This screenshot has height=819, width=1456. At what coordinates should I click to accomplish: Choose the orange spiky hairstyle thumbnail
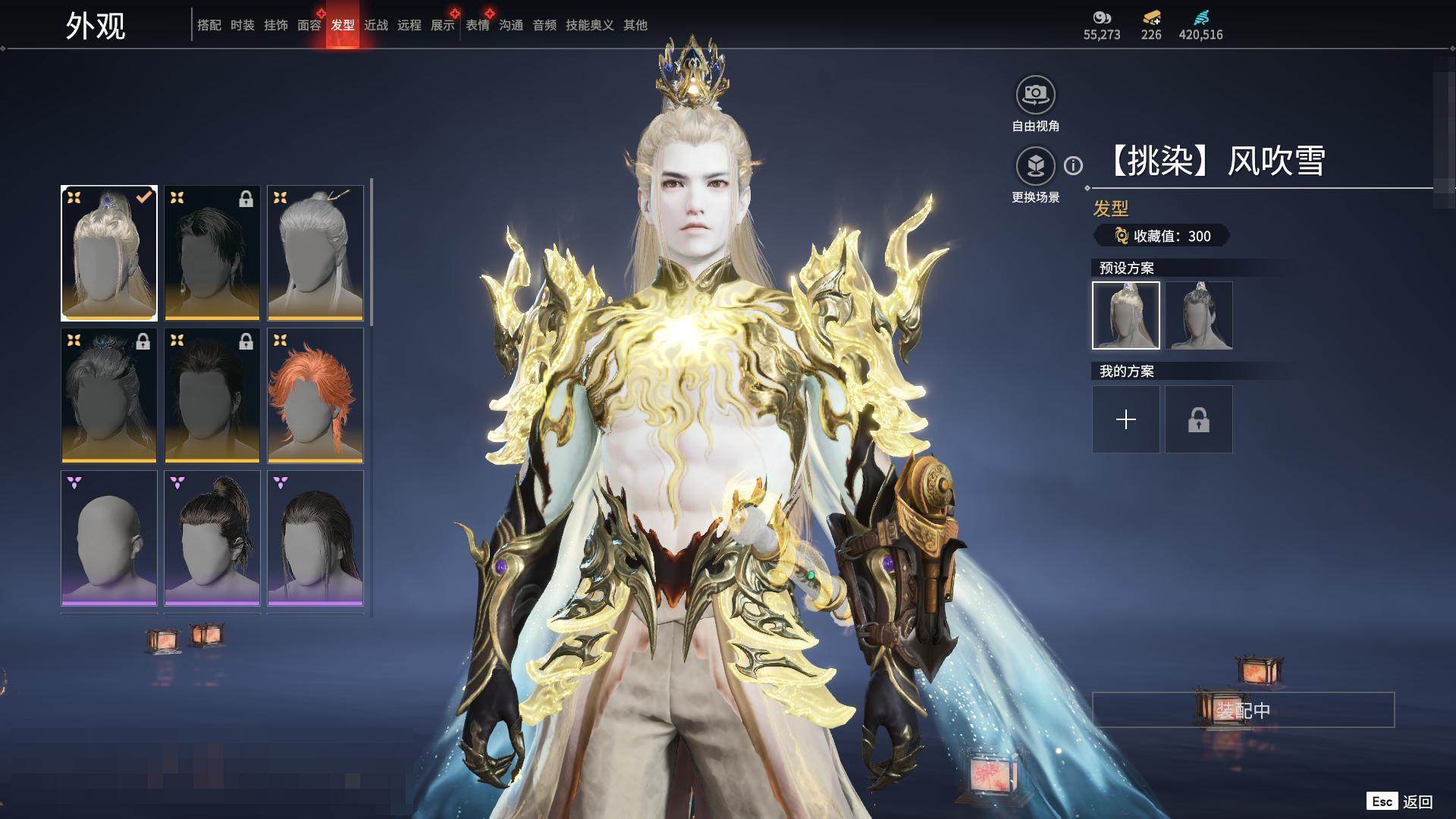click(315, 396)
